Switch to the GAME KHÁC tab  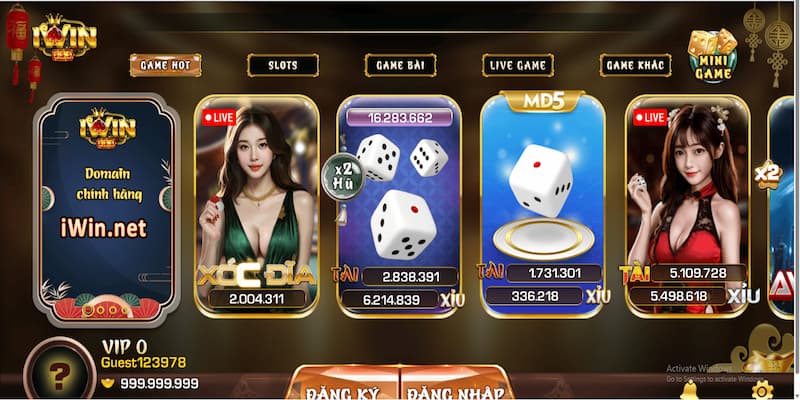[635, 65]
